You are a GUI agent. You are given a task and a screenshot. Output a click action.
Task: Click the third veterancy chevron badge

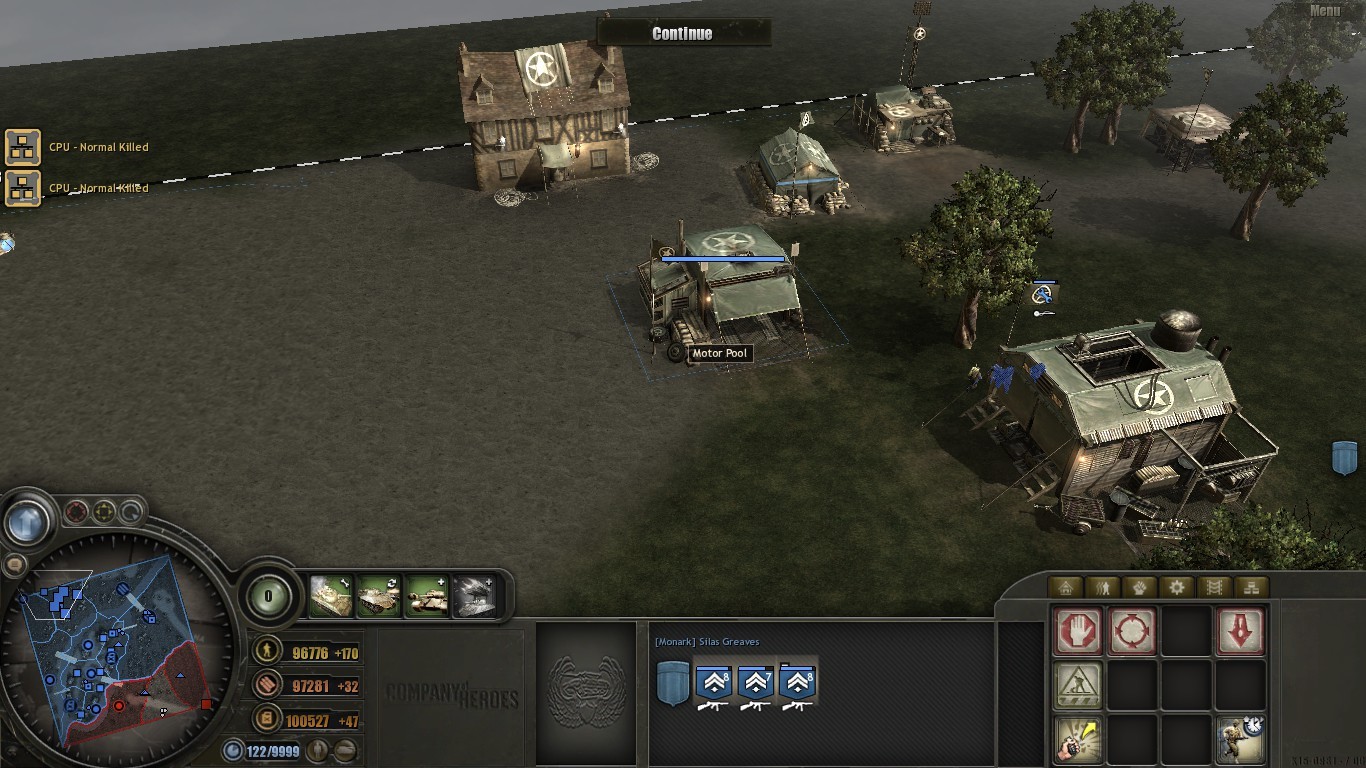(x=797, y=683)
